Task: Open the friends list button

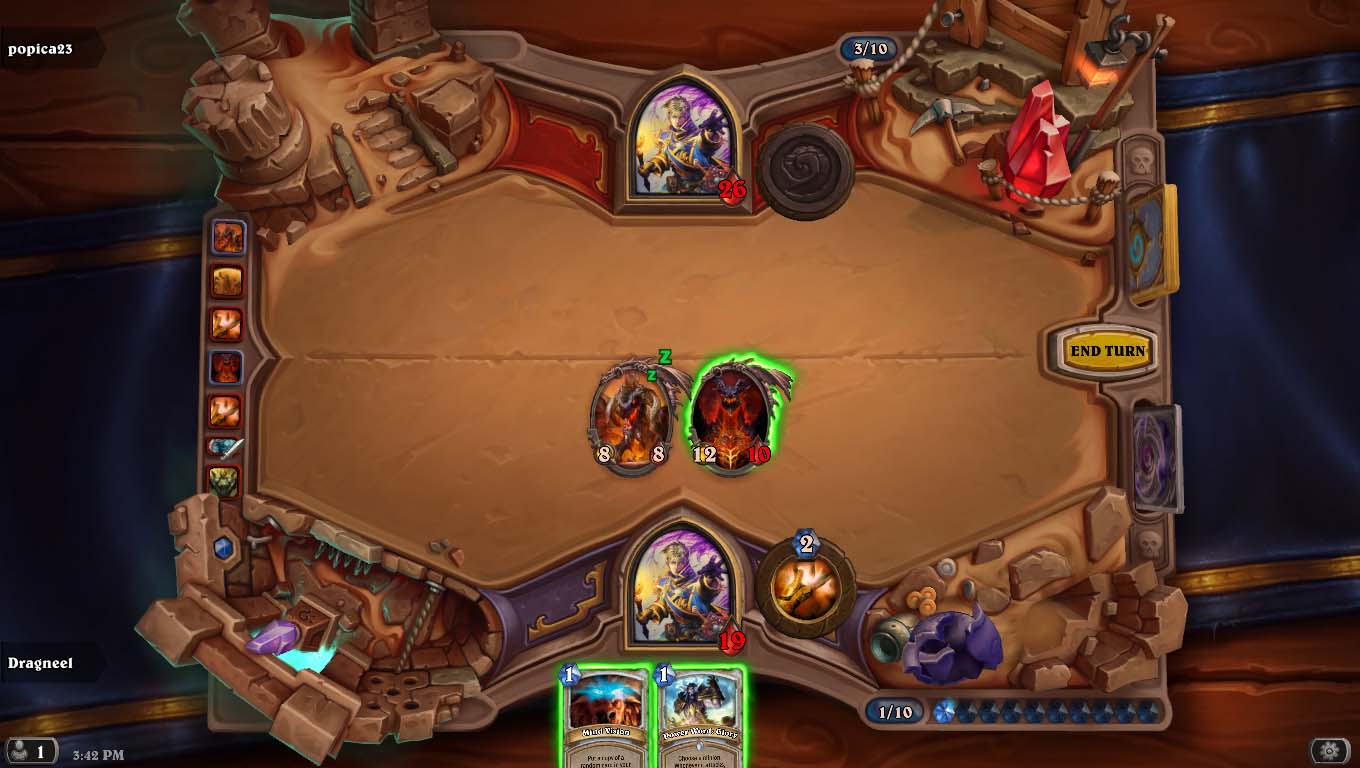Action: coord(30,751)
